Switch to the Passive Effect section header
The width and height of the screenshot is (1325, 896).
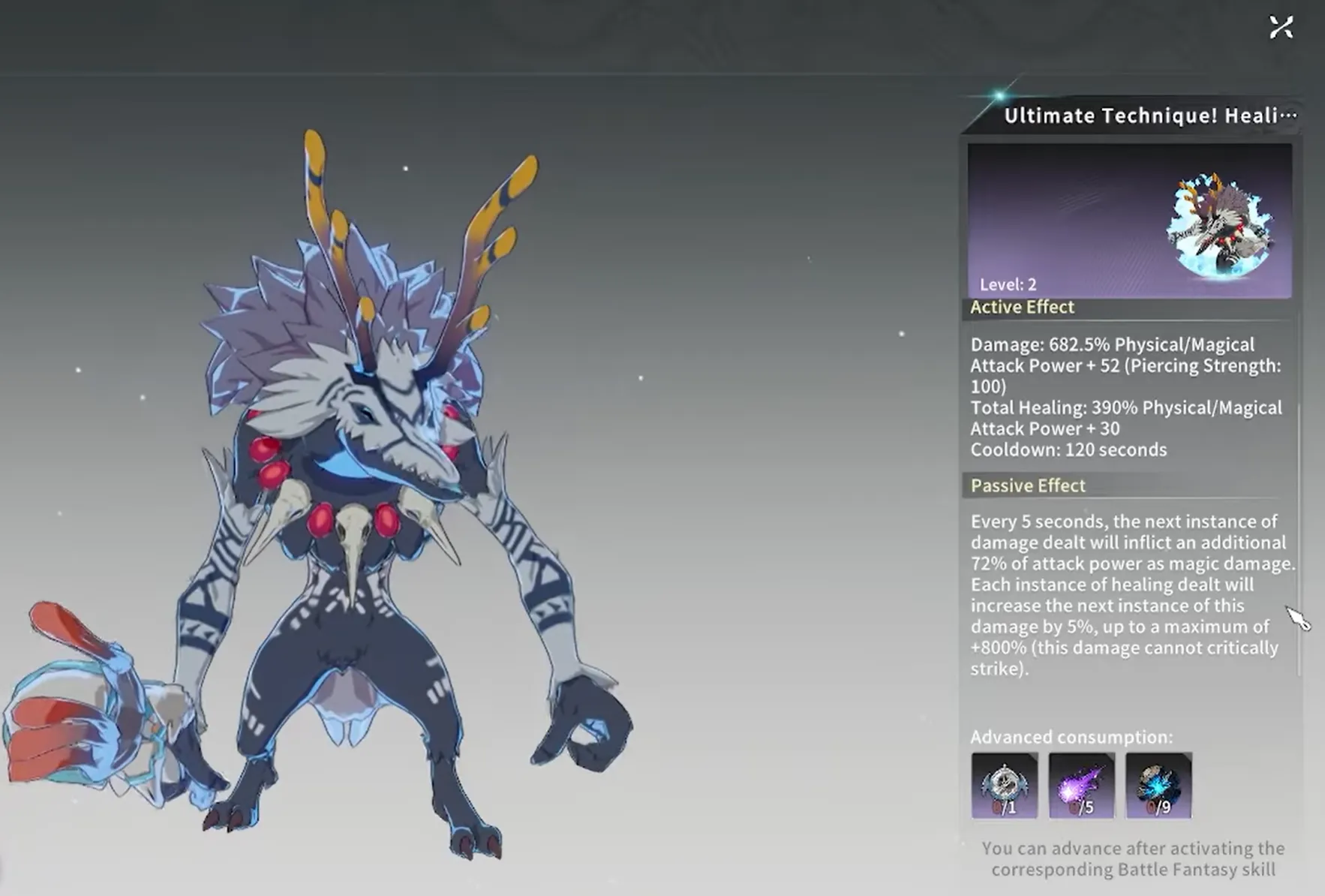click(1027, 486)
